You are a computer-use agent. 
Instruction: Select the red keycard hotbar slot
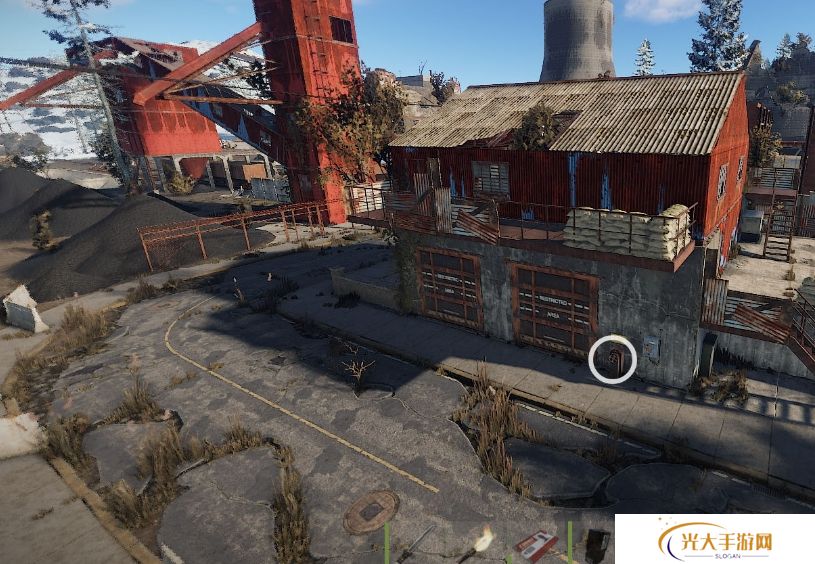pyautogui.click(x=536, y=546)
